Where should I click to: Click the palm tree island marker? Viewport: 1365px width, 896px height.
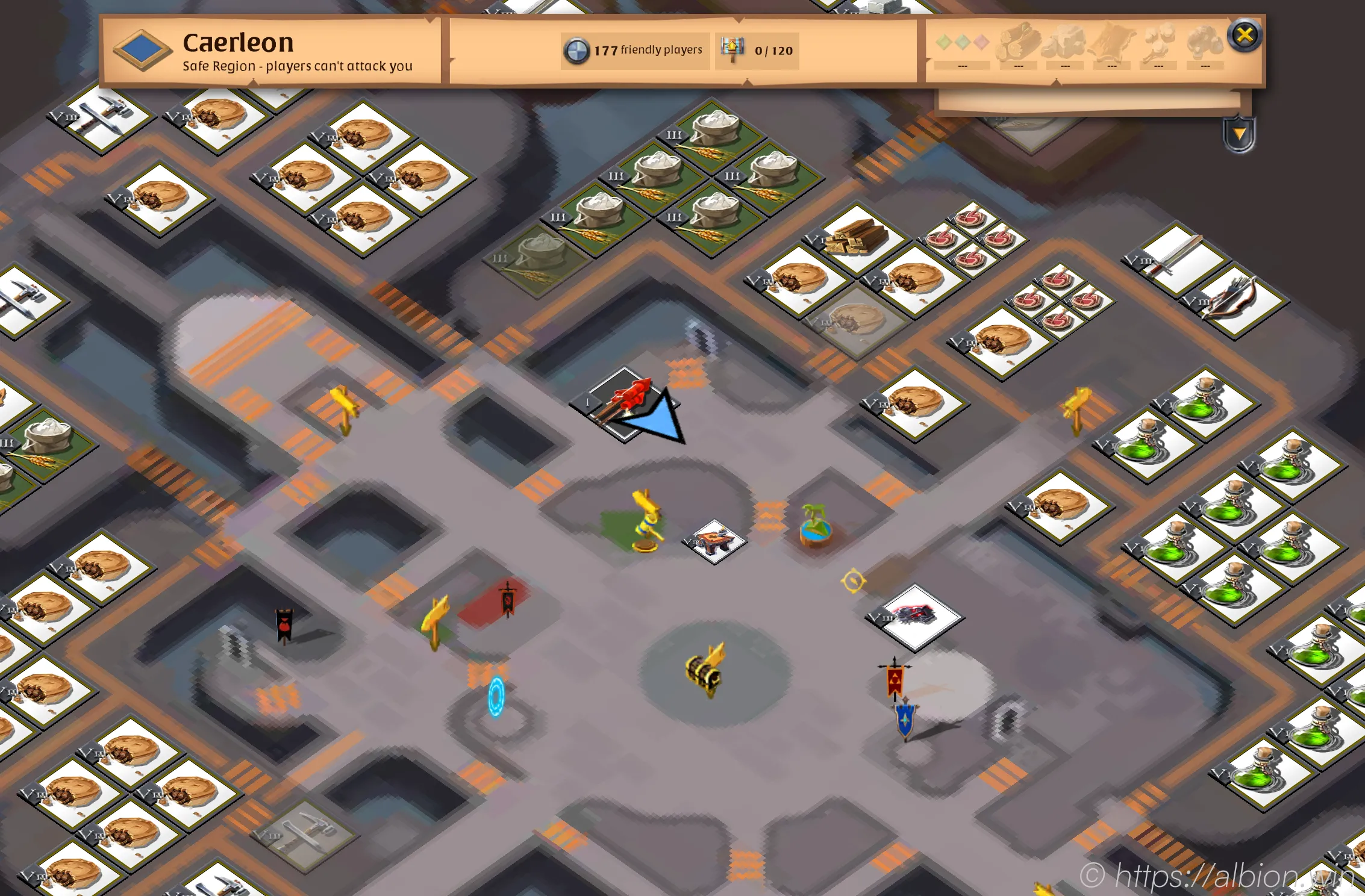816,524
